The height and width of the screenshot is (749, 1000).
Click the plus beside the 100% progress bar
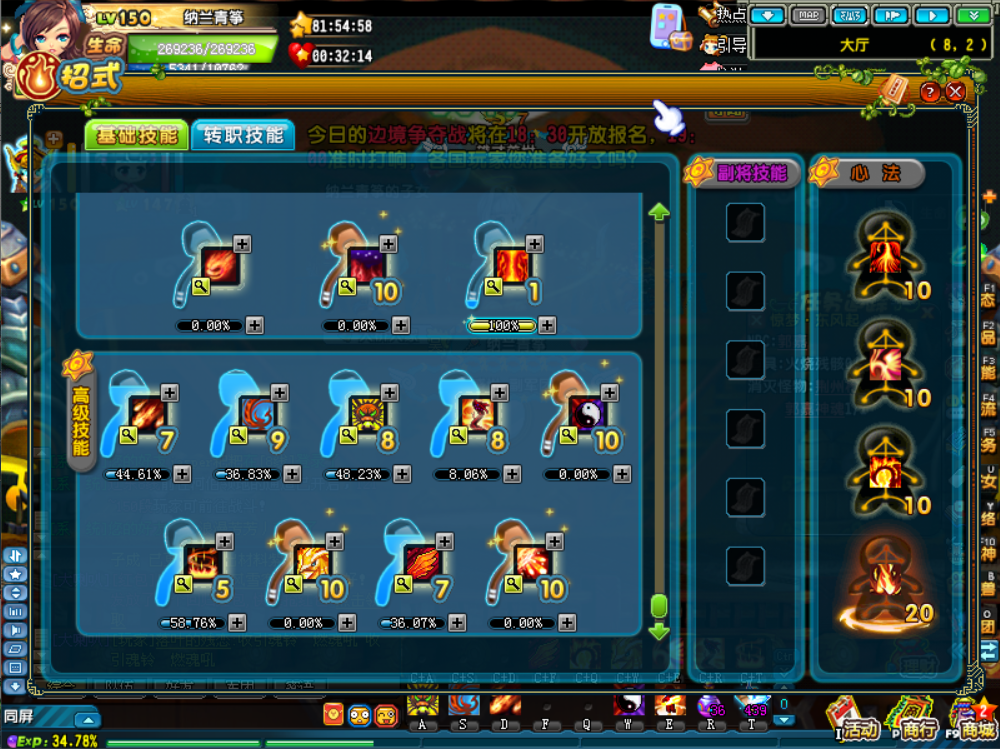(547, 325)
